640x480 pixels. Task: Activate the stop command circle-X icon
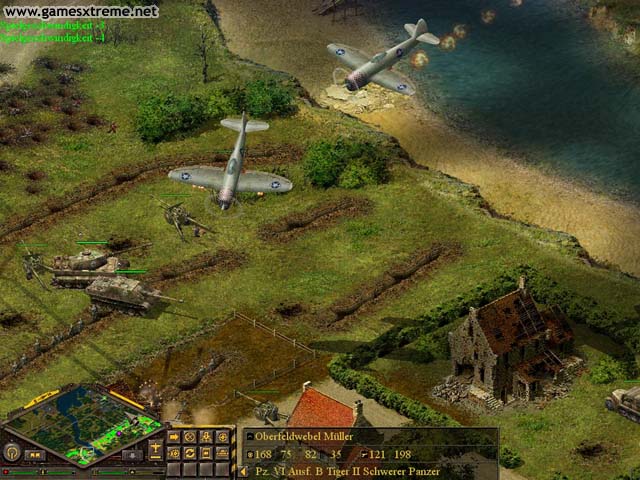point(189,436)
